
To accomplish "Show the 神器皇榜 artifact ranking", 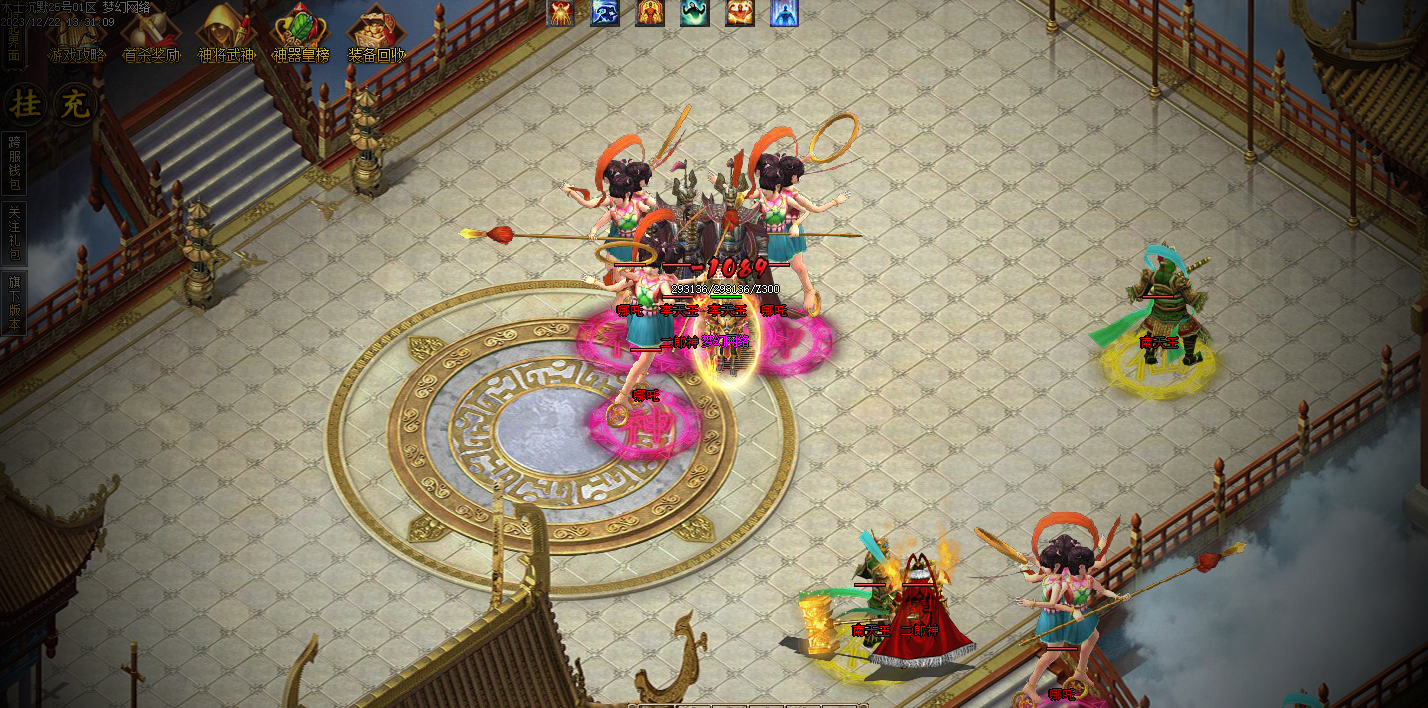I will pos(300,37).
